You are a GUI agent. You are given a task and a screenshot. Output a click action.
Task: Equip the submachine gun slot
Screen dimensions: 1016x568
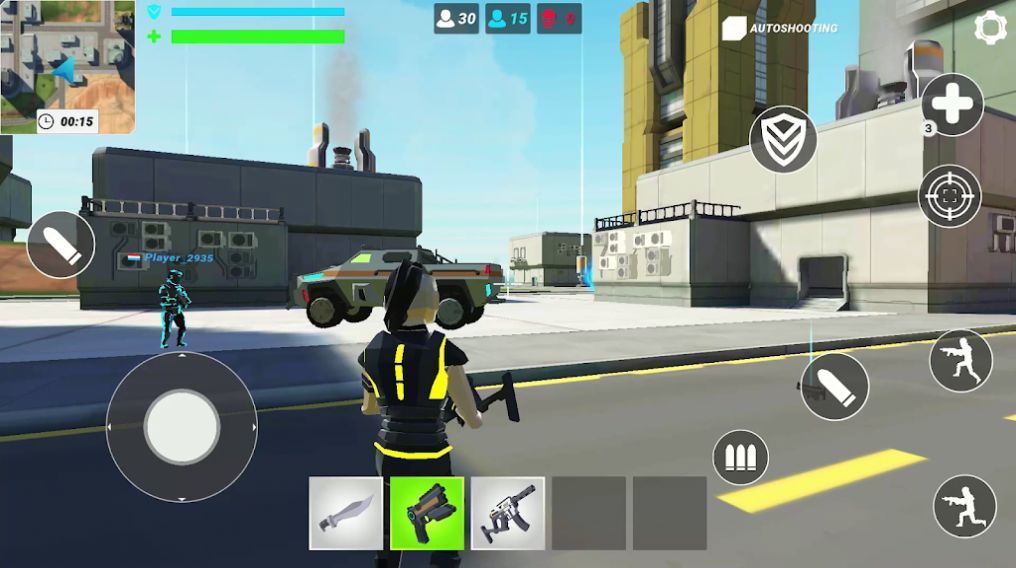(x=508, y=513)
